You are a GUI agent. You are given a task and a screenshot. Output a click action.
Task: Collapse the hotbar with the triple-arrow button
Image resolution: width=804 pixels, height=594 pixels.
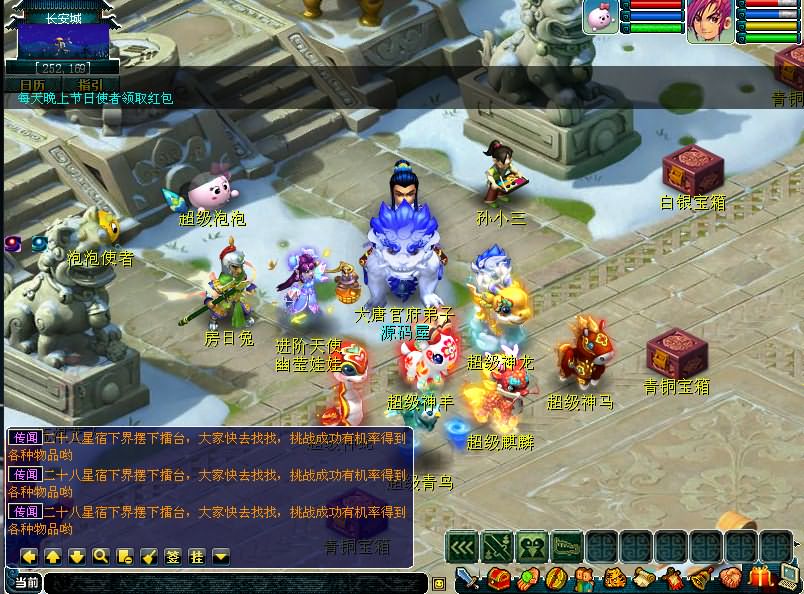[462, 546]
